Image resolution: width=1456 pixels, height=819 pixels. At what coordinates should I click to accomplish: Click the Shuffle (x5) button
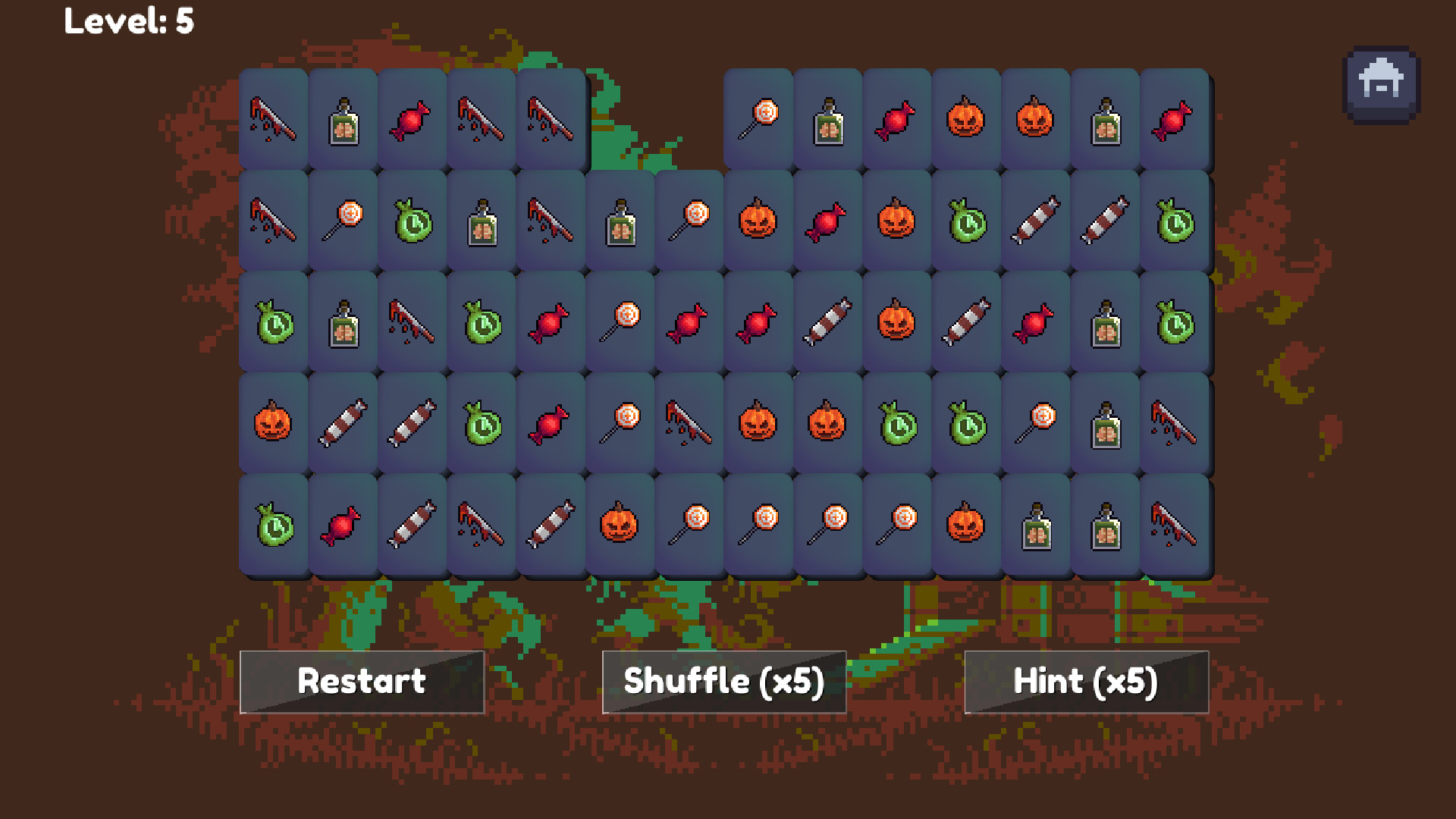723,681
